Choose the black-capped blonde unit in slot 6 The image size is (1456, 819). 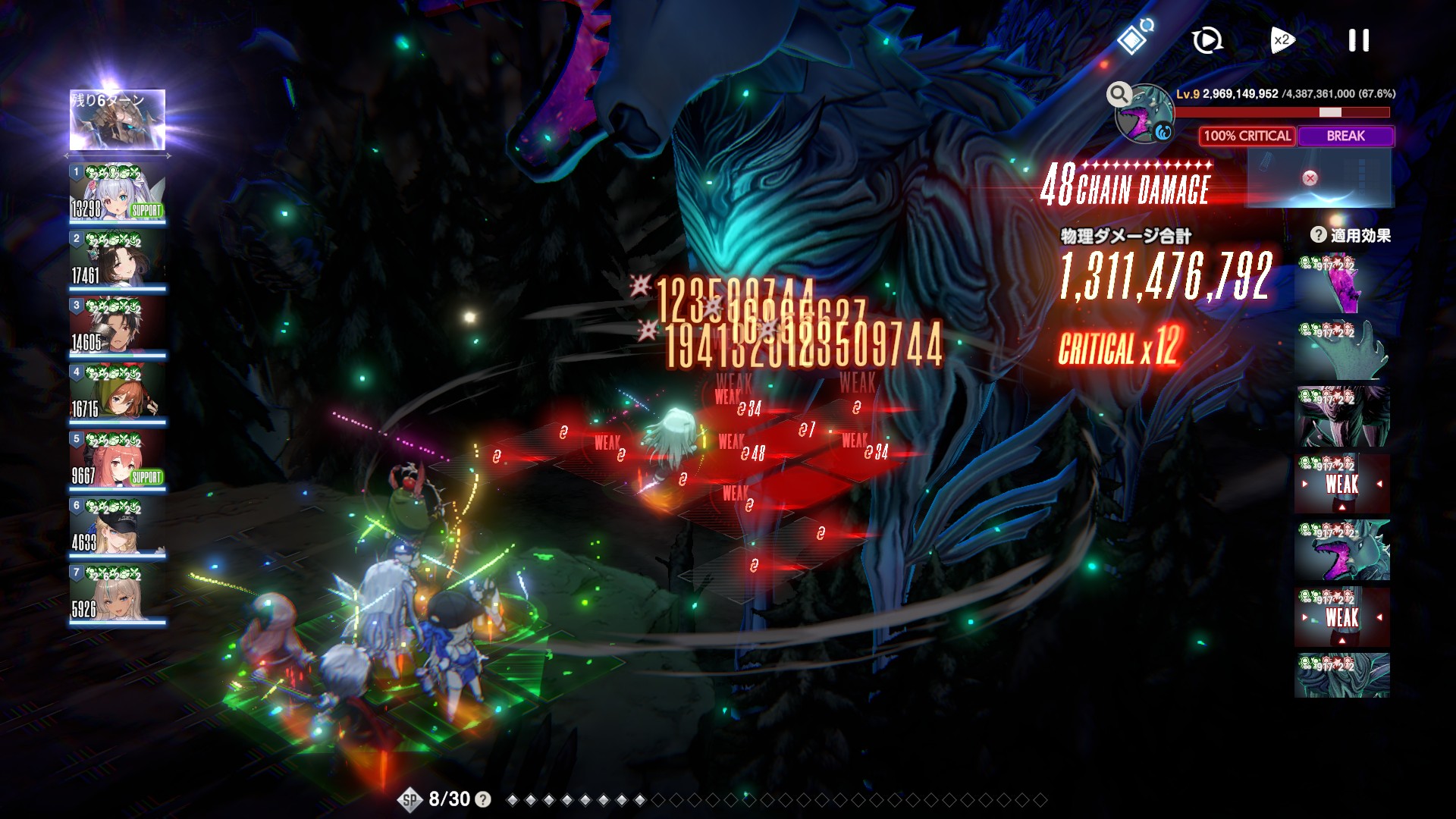(118, 527)
